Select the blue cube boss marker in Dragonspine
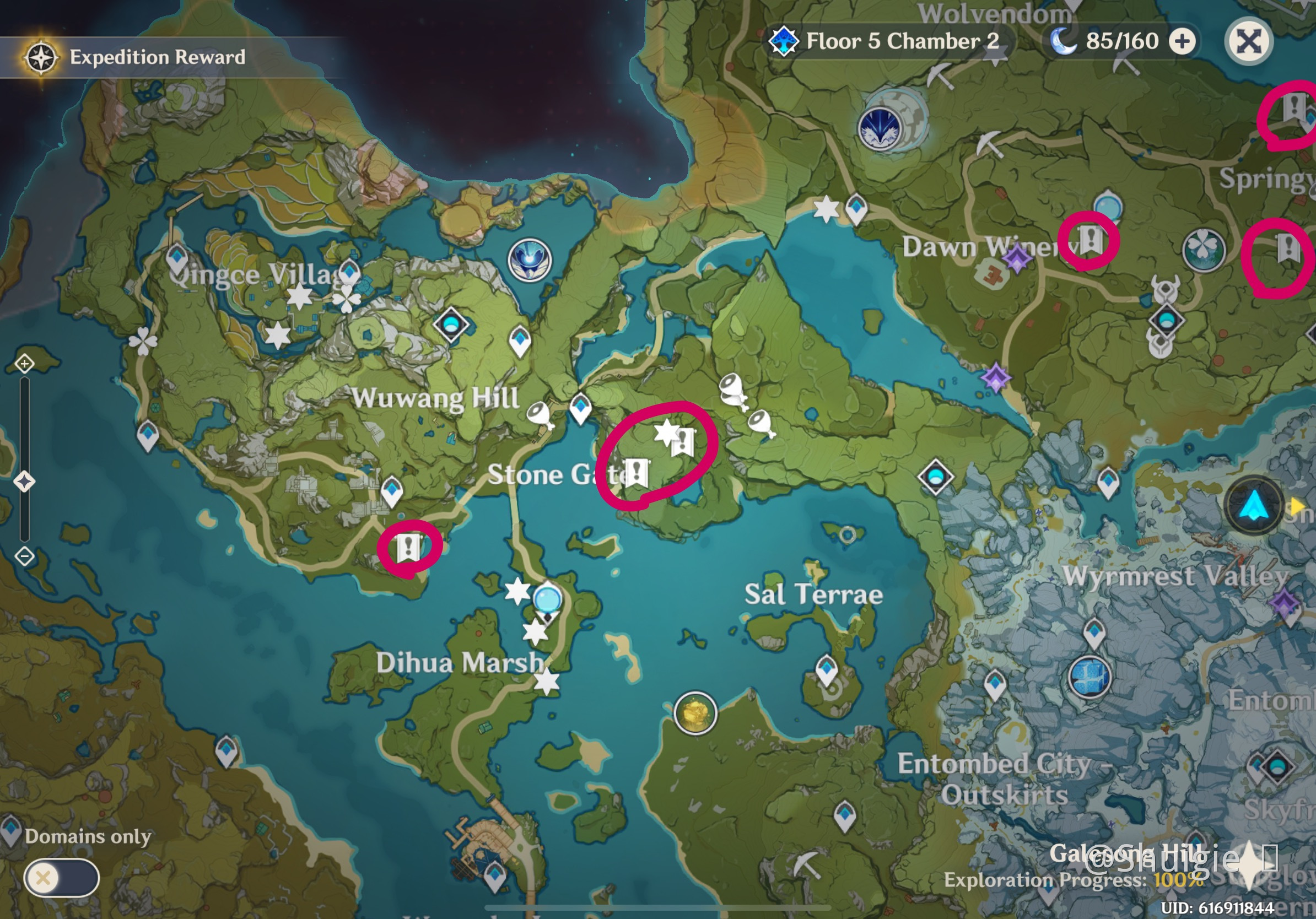This screenshot has height=919, width=1316. [1090, 677]
